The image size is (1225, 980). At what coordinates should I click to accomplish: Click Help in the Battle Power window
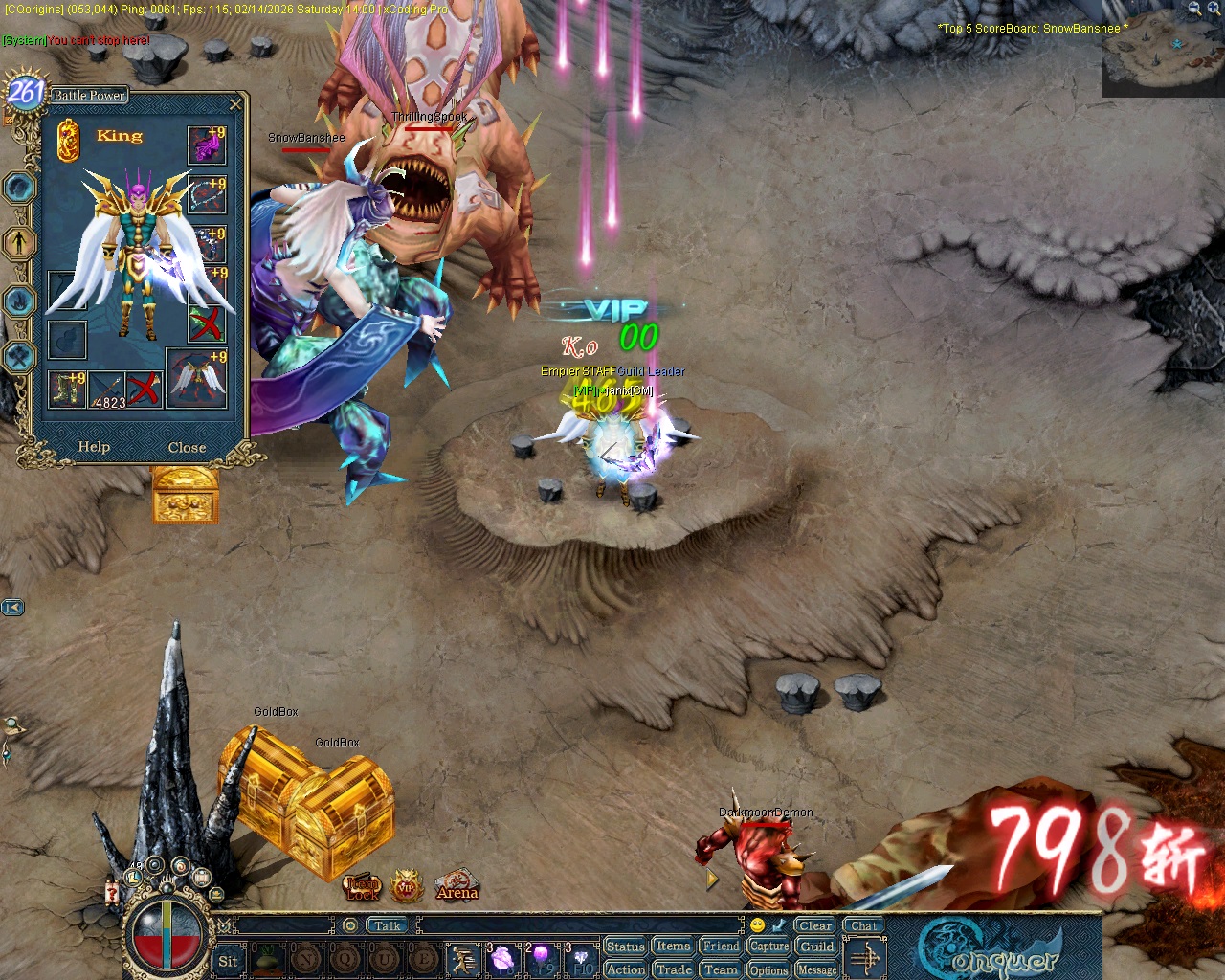point(94,446)
